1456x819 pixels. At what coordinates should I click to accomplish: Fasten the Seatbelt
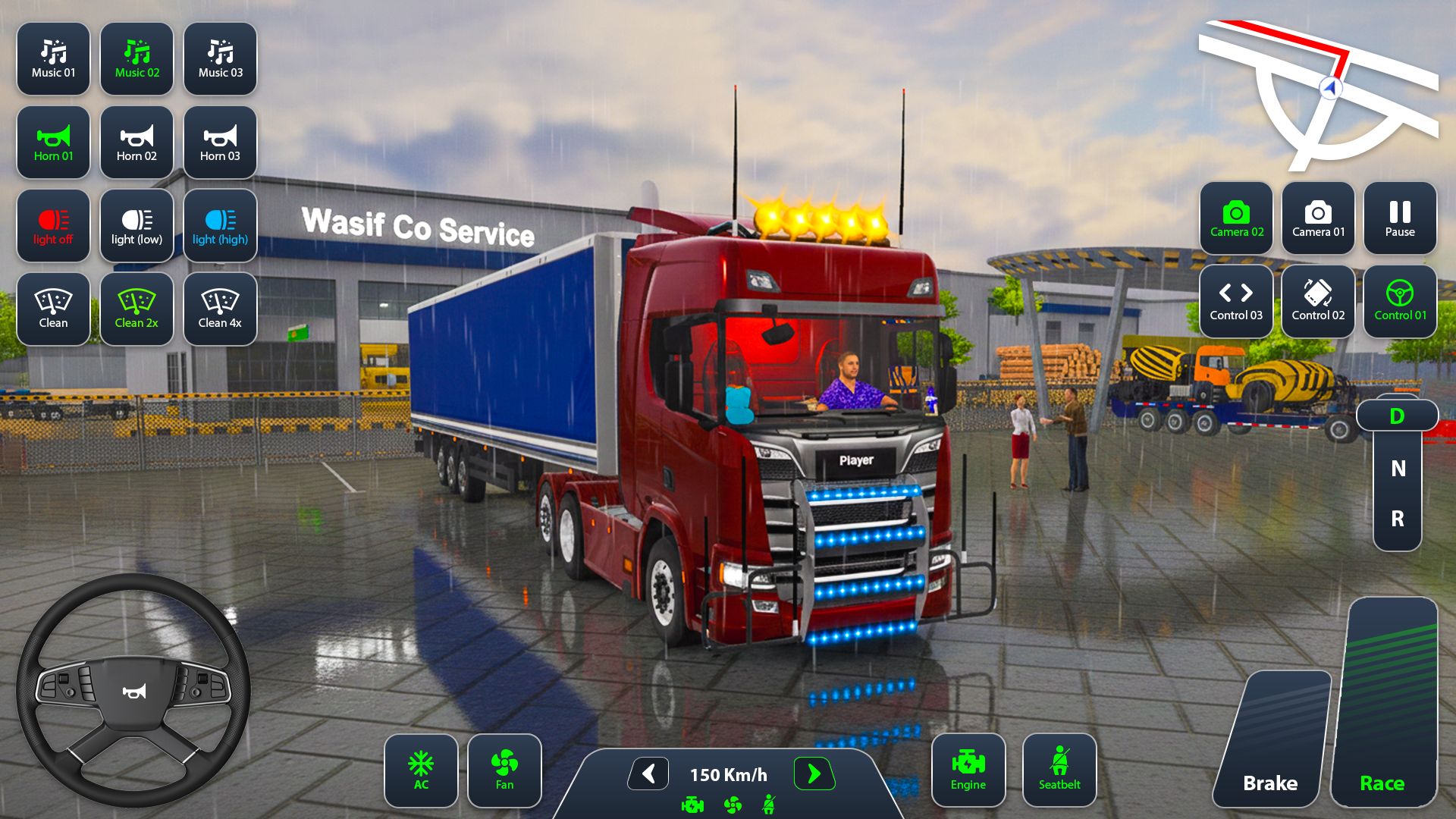pos(1059,769)
